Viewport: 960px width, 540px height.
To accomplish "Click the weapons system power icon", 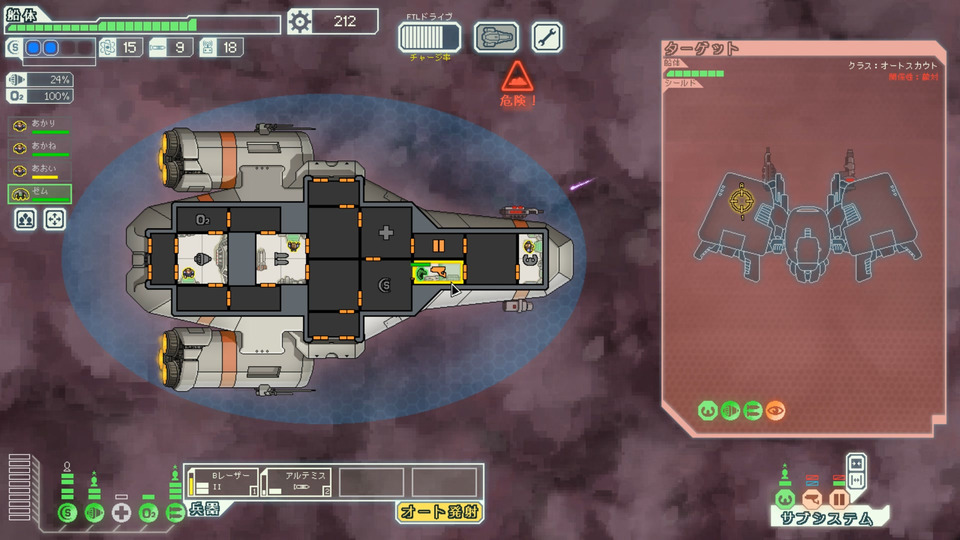I will (x=175, y=513).
